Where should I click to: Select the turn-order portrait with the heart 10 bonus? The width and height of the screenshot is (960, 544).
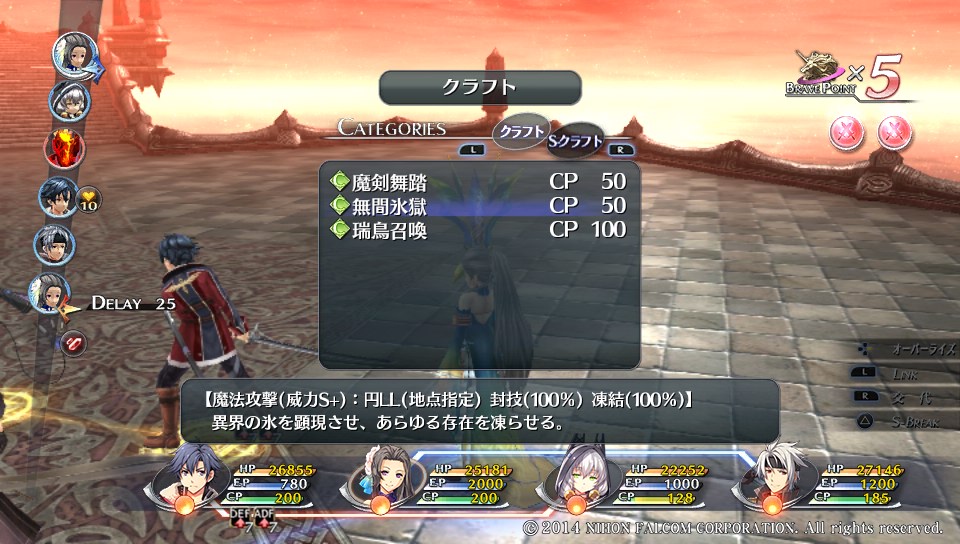(56, 197)
